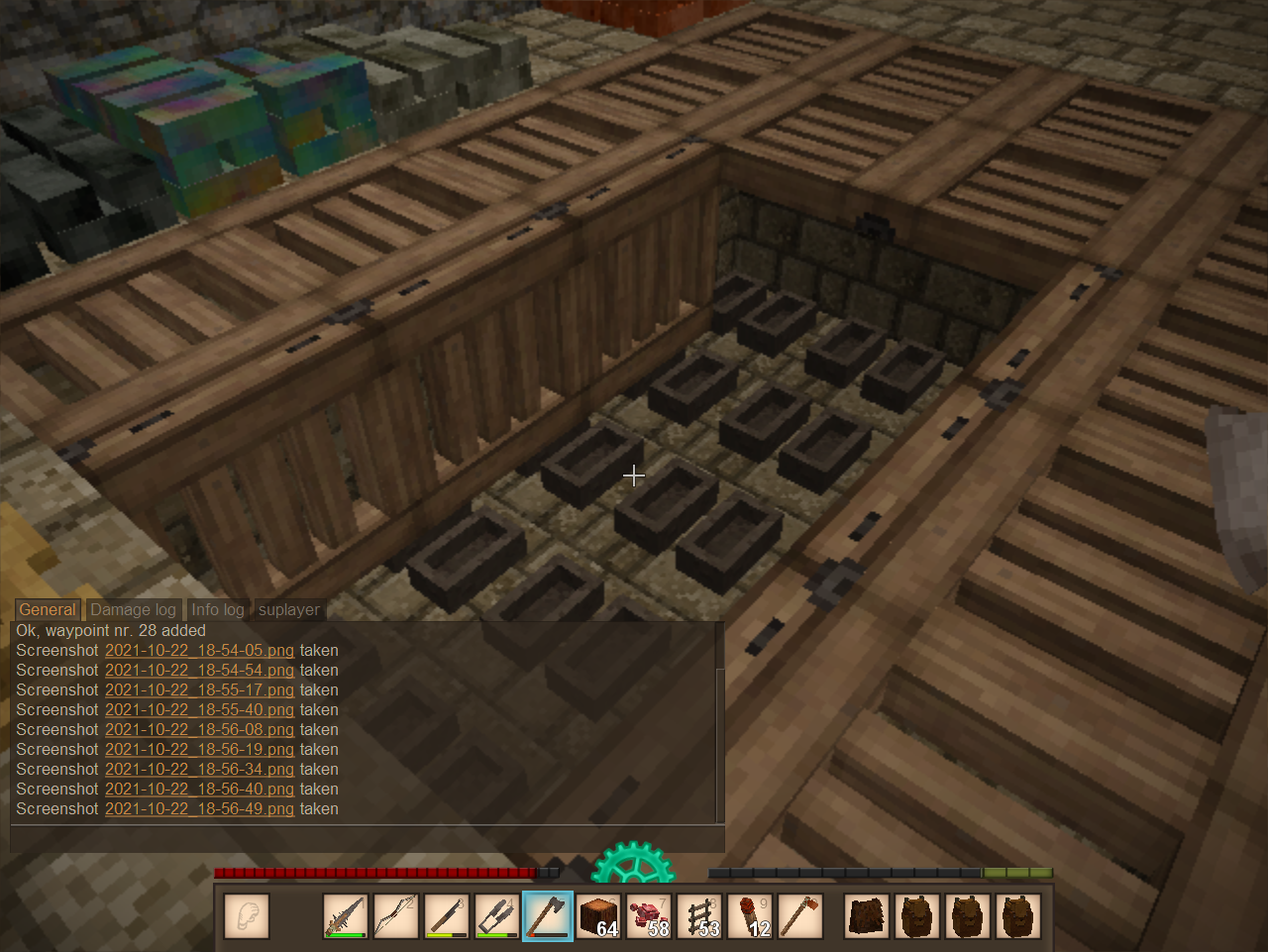
Task: Select the bow hotbar slot
Action: (396, 916)
